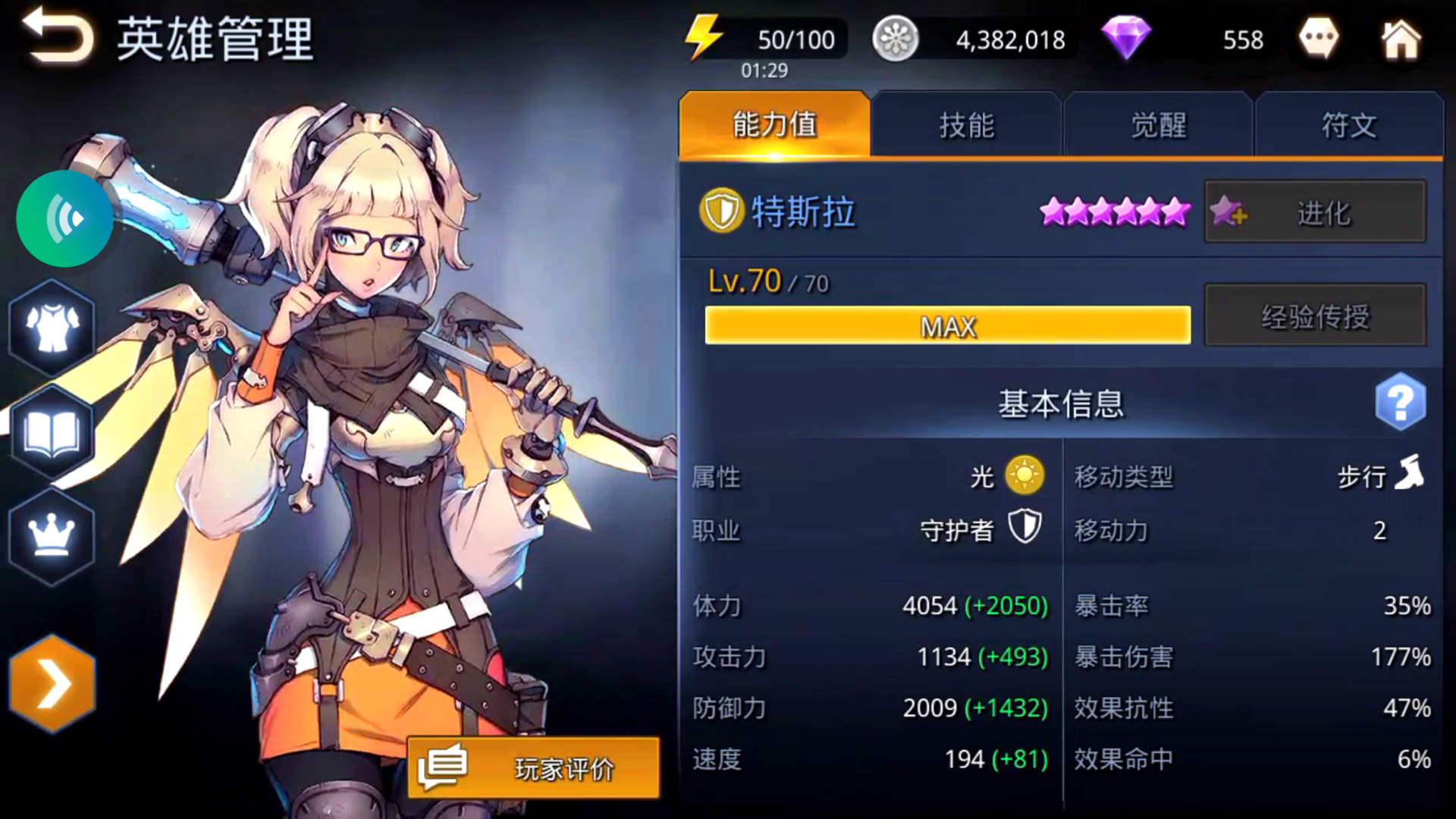Open the book hexagon icon

pyautogui.click(x=52, y=433)
